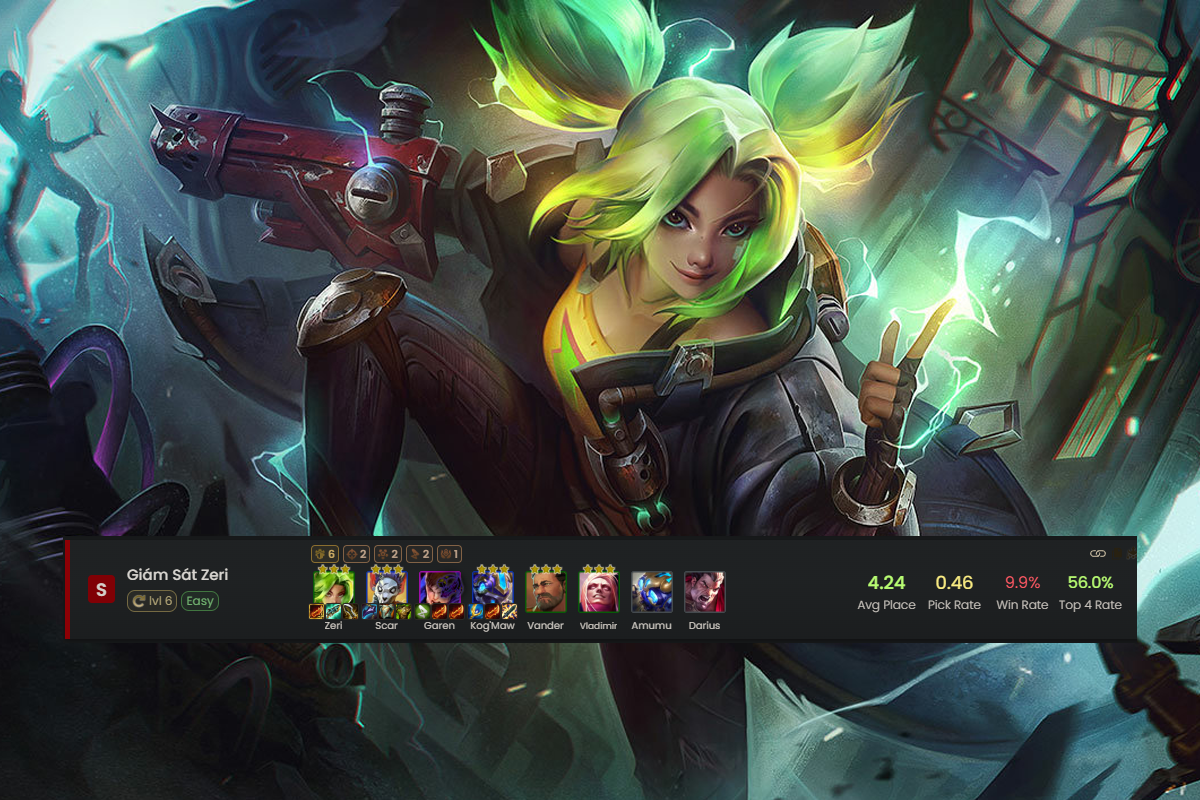This screenshot has height=800, width=1200.
Task: Choose the Garen champion portrait
Action: coord(440,590)
